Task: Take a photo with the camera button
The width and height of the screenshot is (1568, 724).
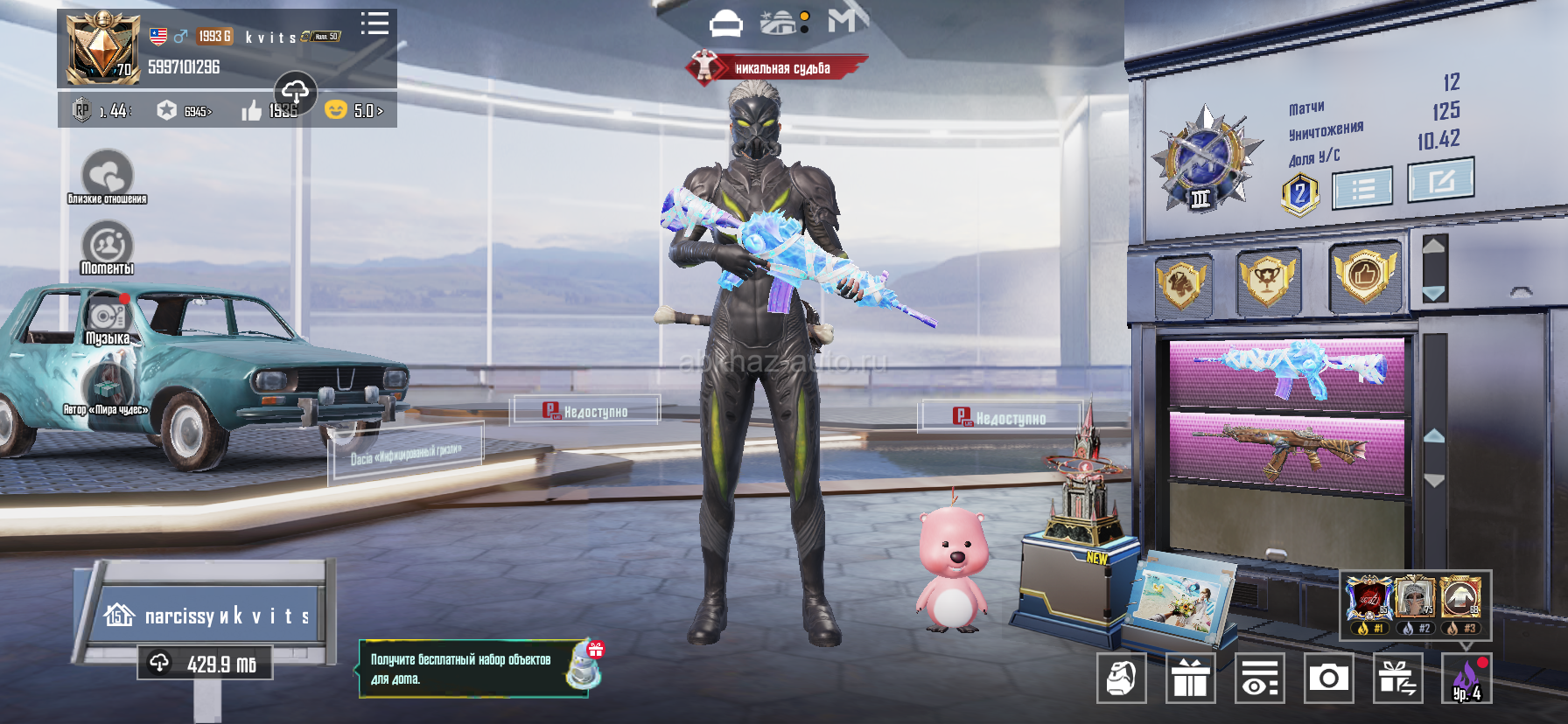Action: pos(1328,678)
